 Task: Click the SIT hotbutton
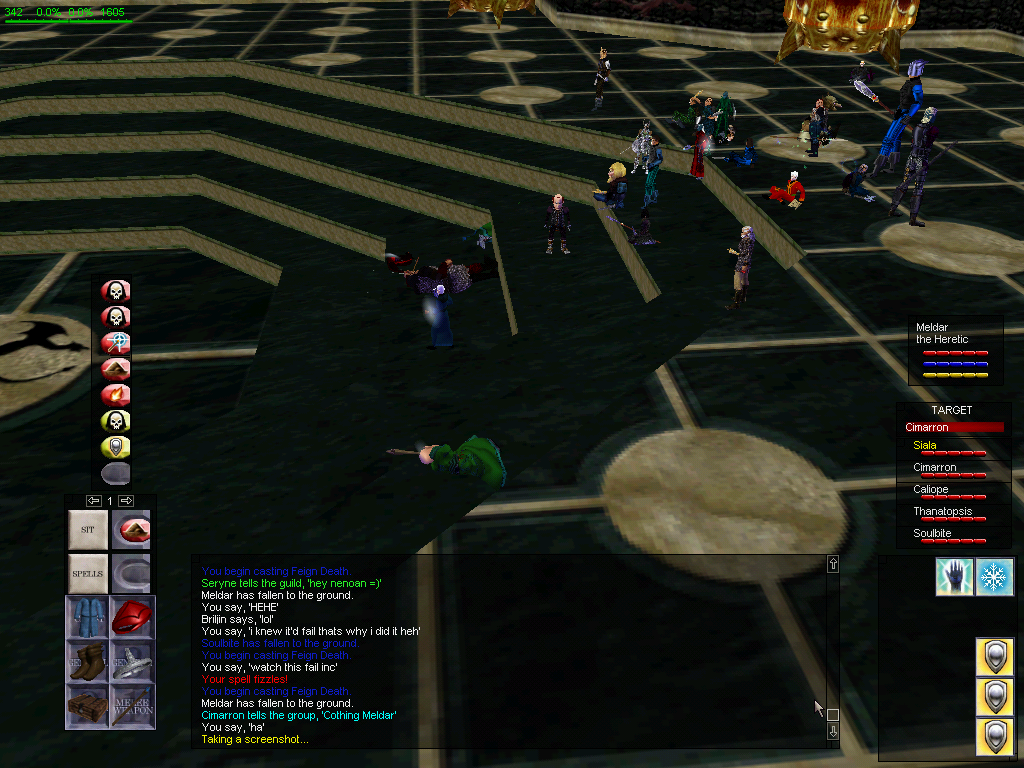tap(87, 530)
